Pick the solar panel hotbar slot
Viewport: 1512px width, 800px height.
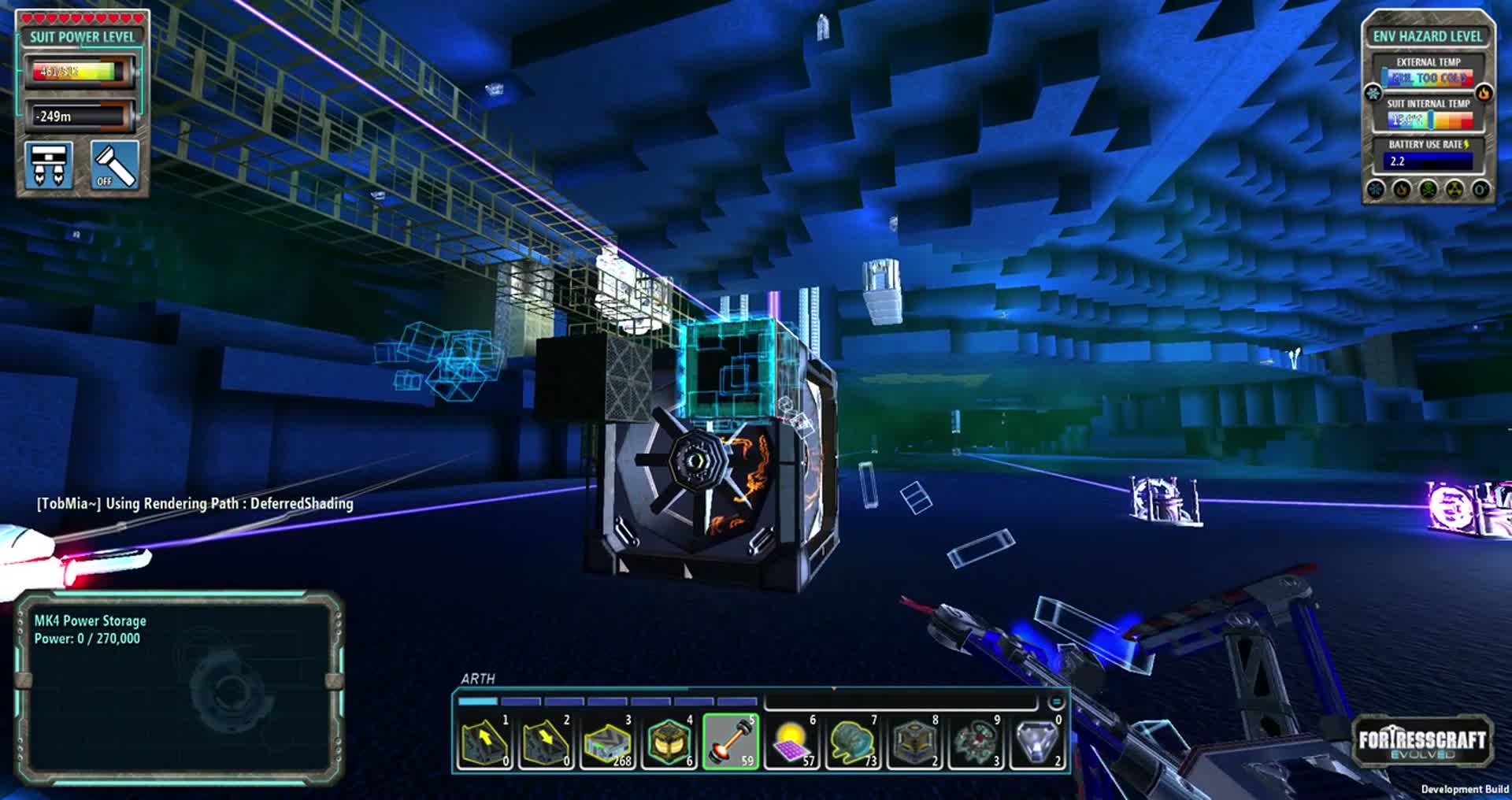[x=791, y=742]
